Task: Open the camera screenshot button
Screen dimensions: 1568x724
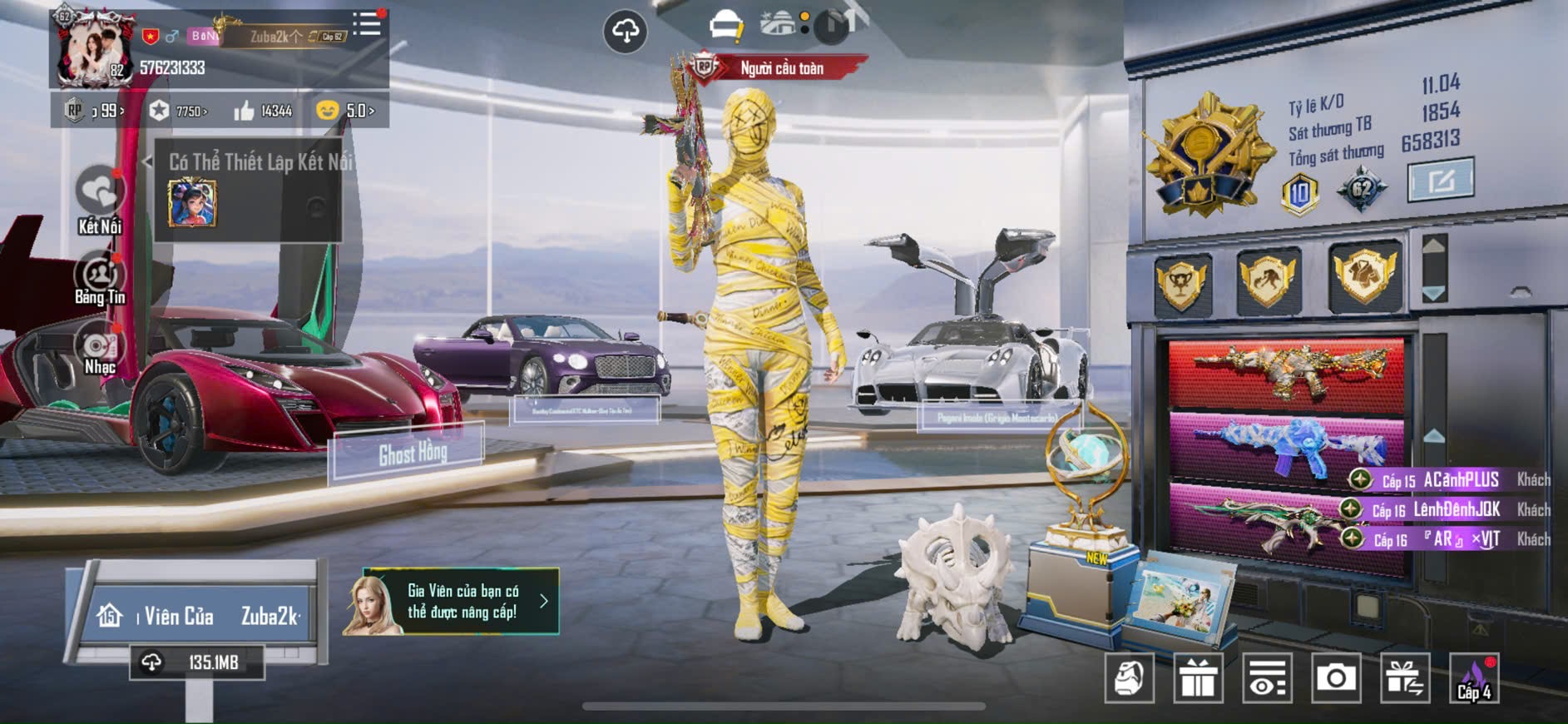Action: [x=1335, y=678]
